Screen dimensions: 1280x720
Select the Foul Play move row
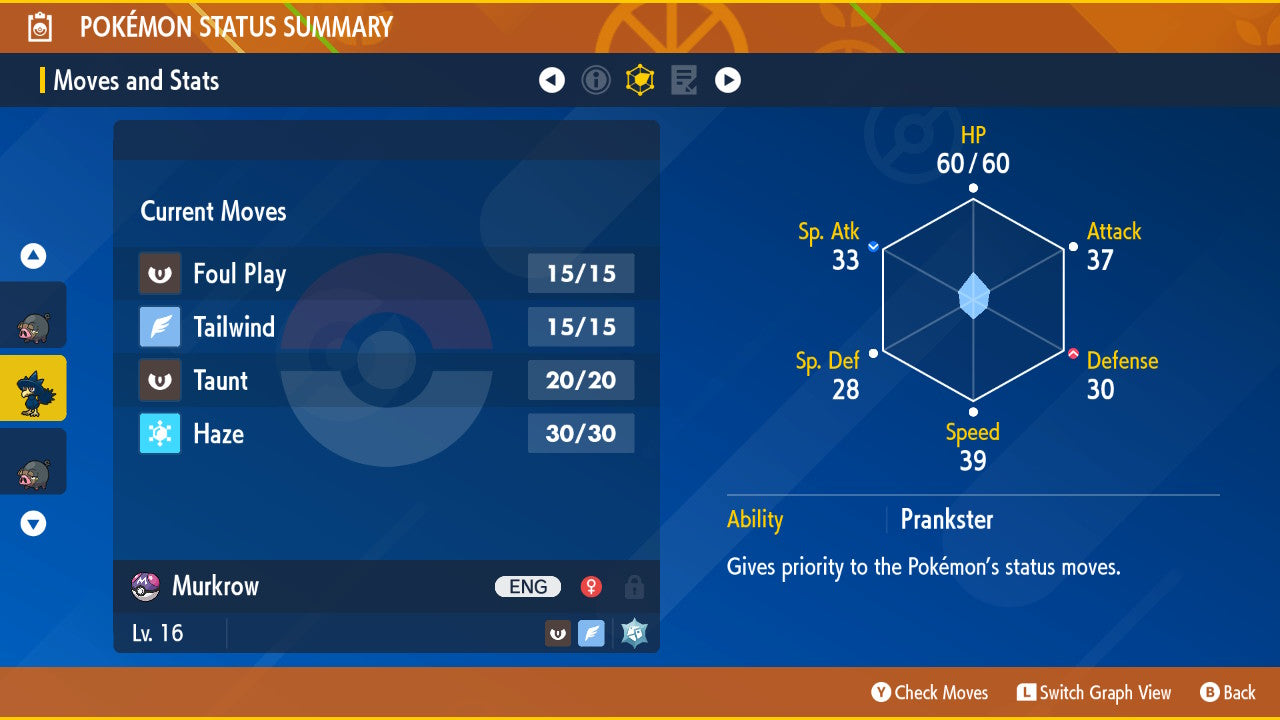tap(386, 274)
